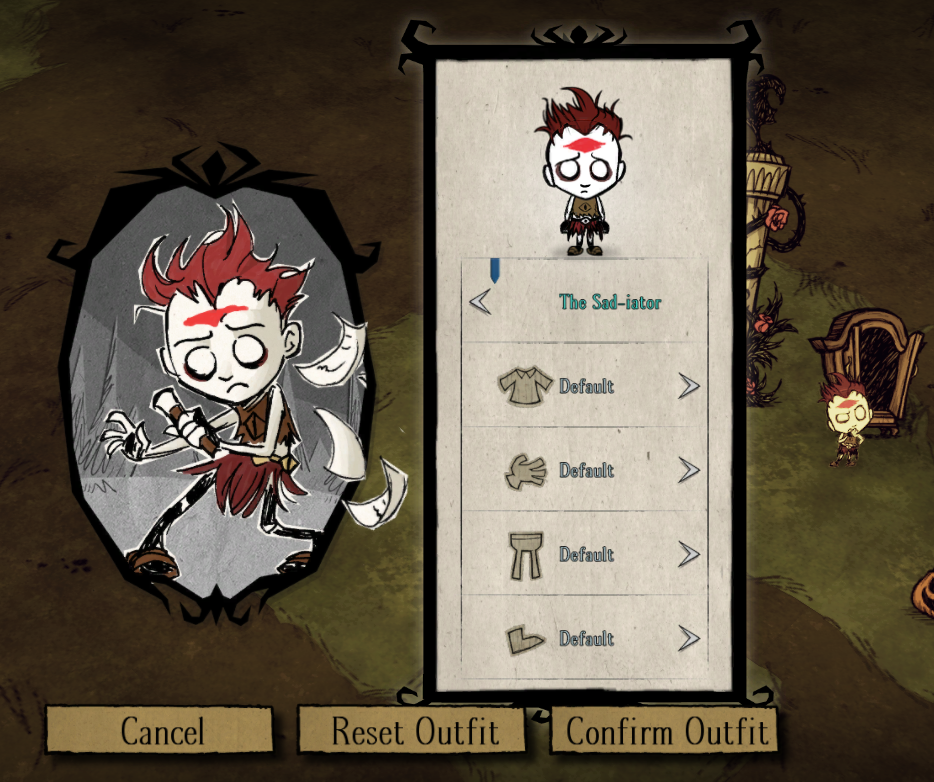Cycle to next glove hand skin
The width and height of the screenshot is (934, 782).
(x=688, y=470)
